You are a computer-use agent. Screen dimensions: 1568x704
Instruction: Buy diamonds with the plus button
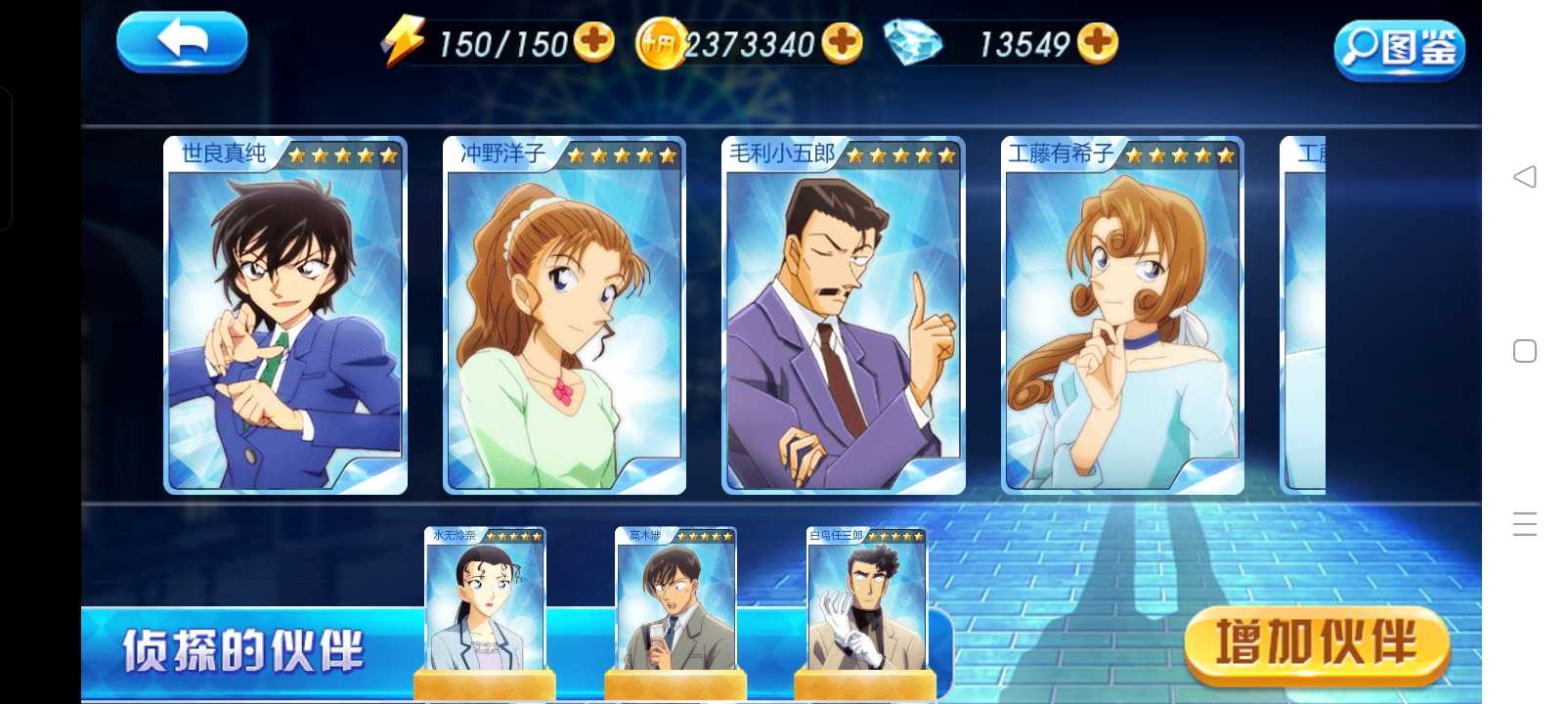(x=1098, y=42)
